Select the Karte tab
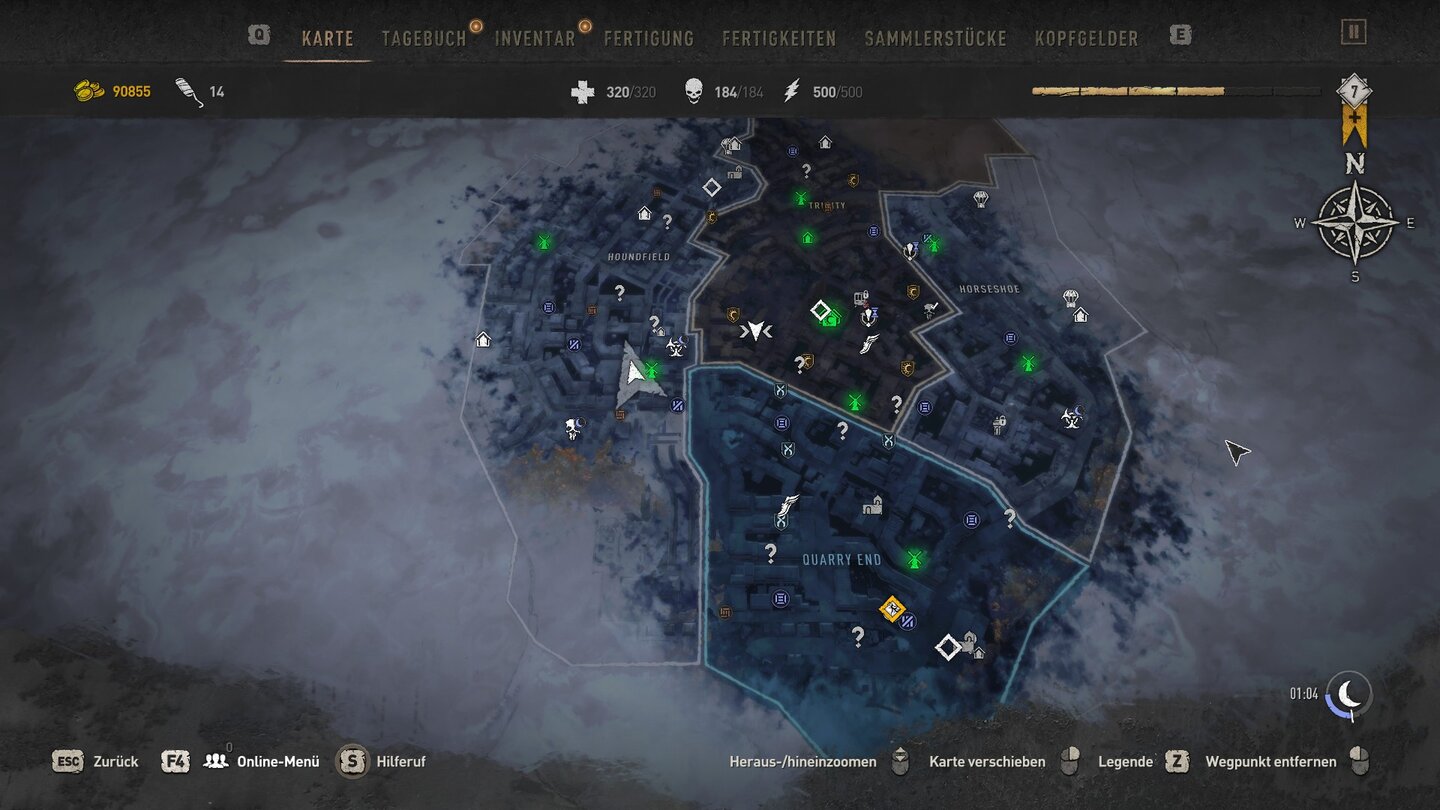 (x=328, y=39)
